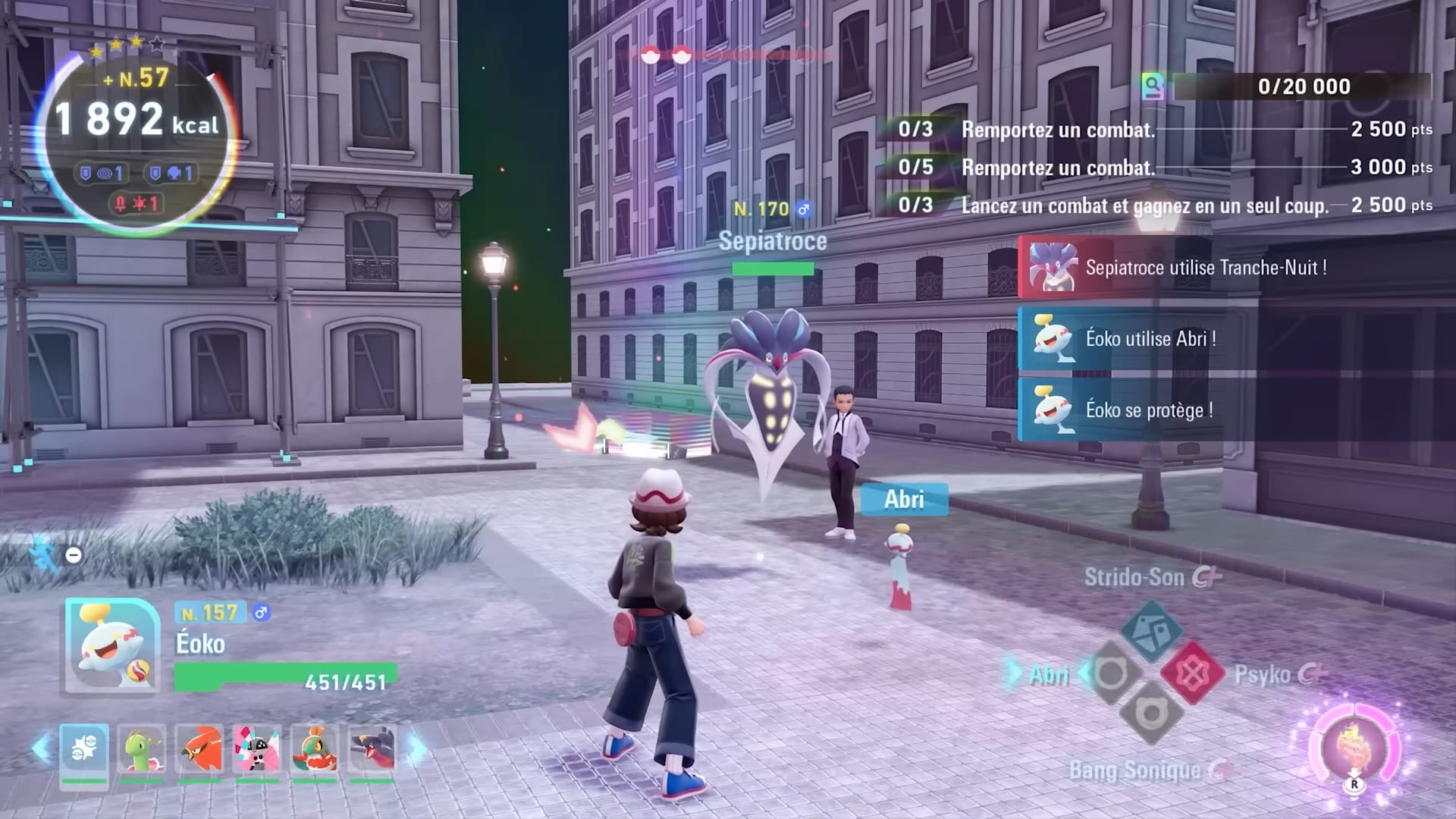Click Éoko's portrait in the status panel

coord(112,645)
